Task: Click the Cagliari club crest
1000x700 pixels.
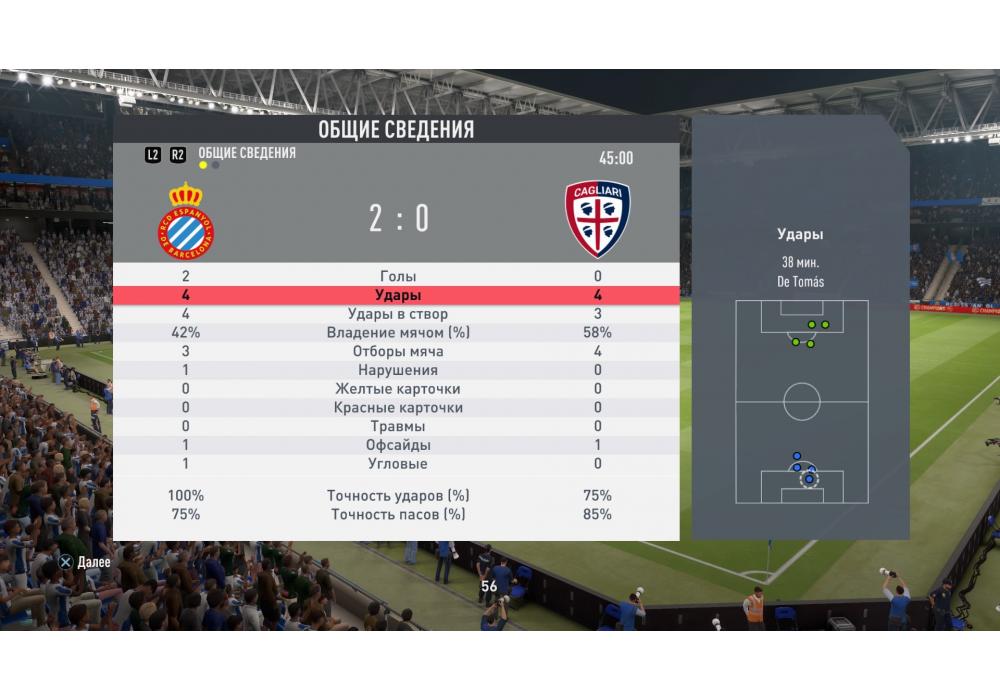Action: (597, 218)
